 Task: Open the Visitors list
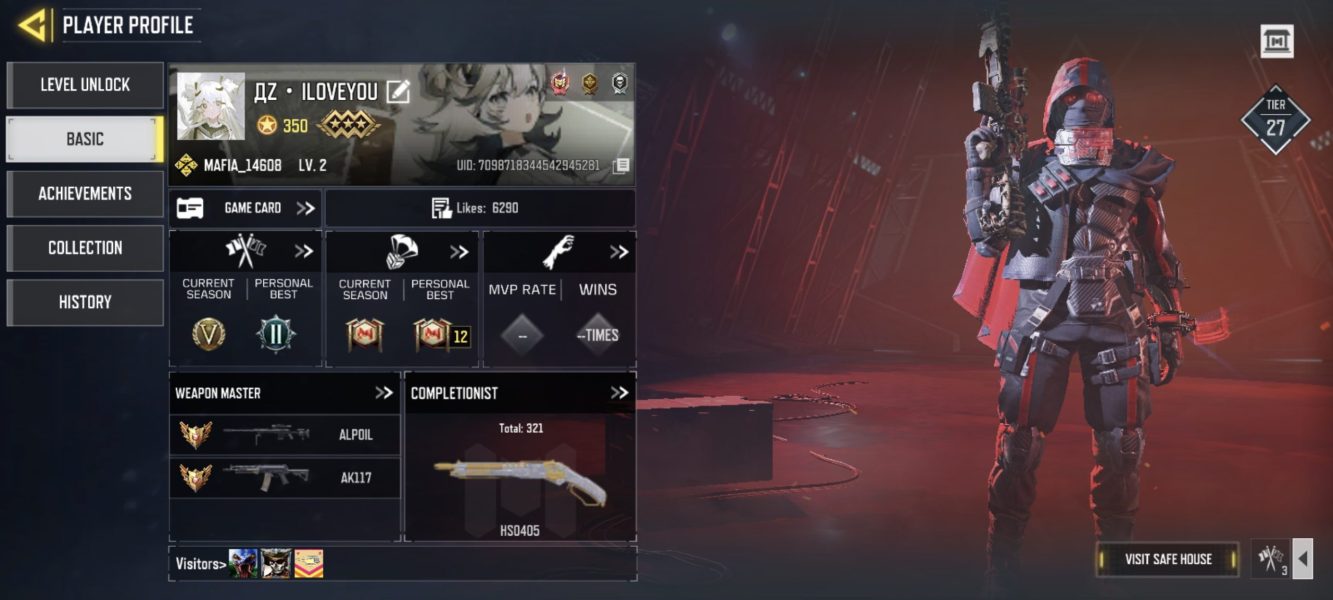coord(198,564)
